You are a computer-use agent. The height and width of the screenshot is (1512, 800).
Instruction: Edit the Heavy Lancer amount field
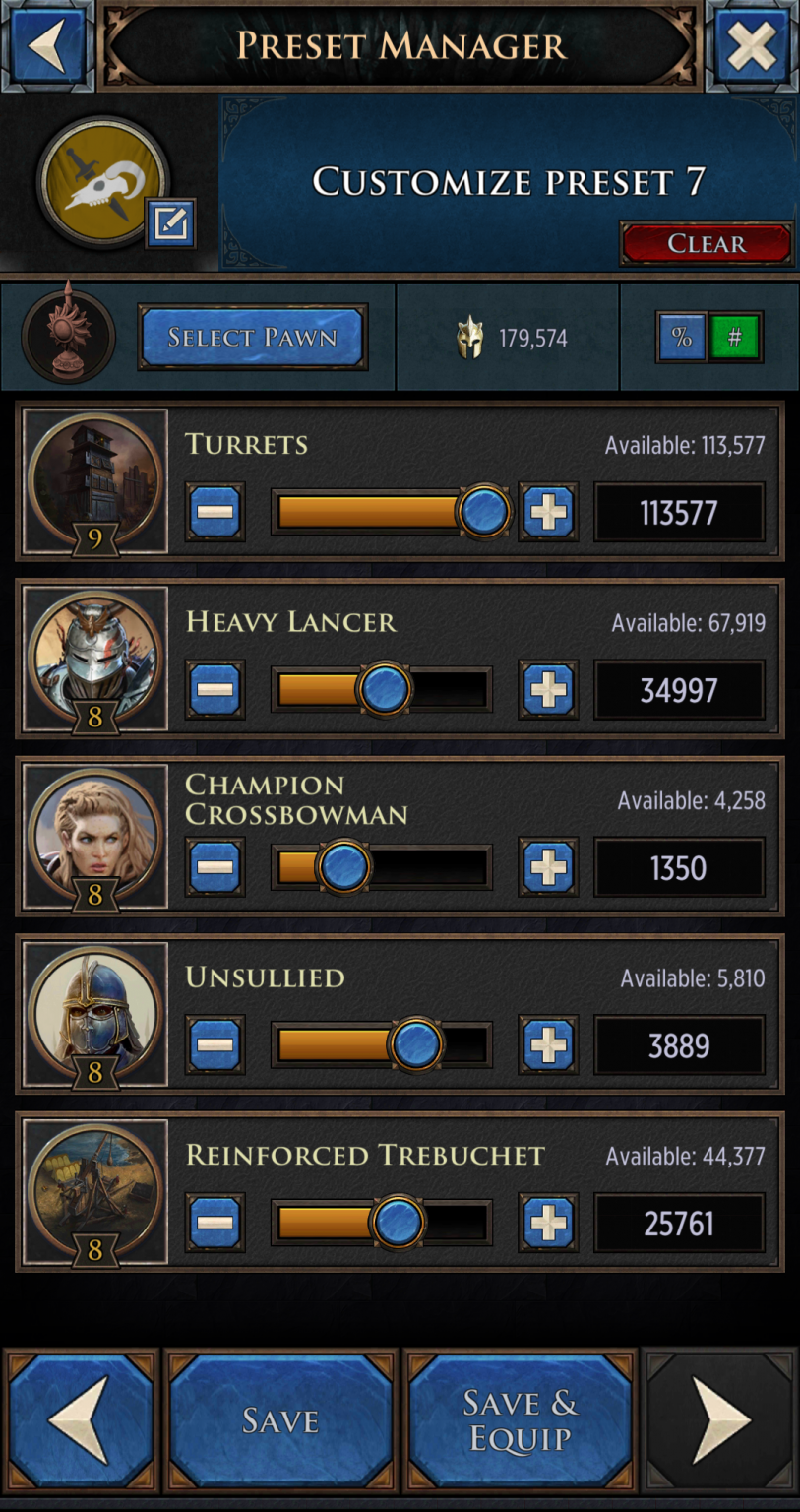coord(678,690)
